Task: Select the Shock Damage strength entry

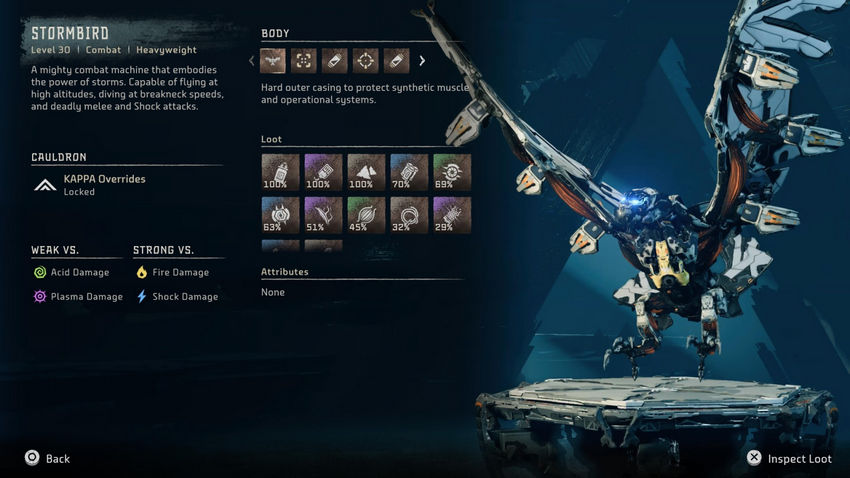Action: click(x=176, y=297)
